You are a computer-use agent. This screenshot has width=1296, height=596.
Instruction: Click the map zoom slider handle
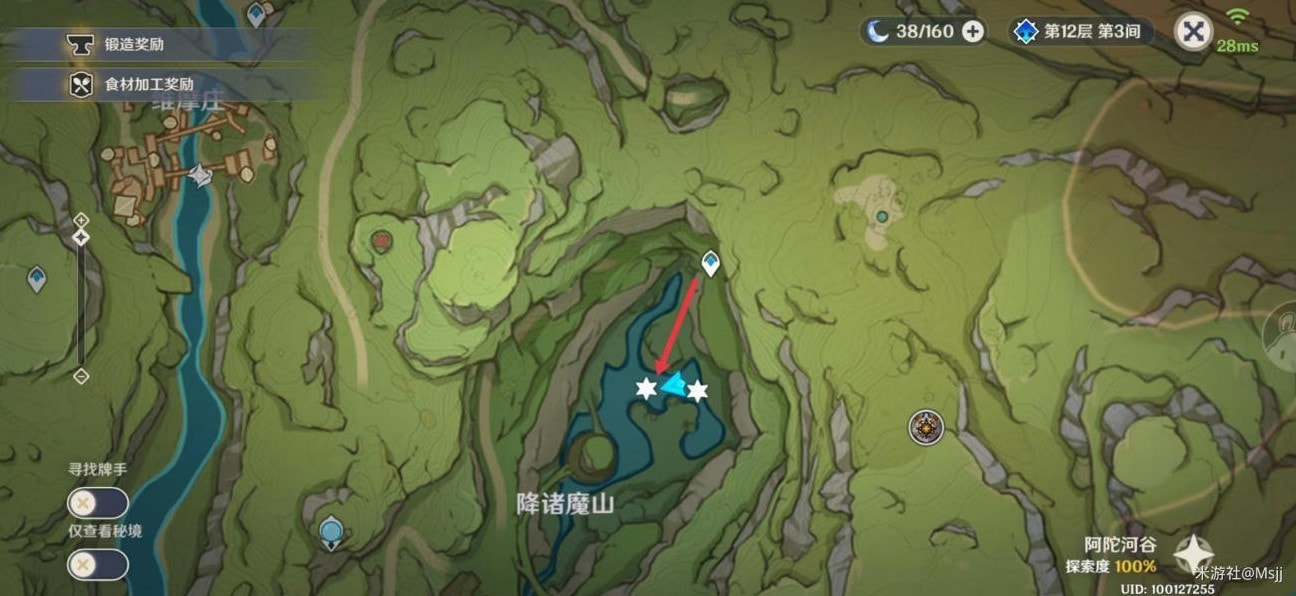[82, 237]
